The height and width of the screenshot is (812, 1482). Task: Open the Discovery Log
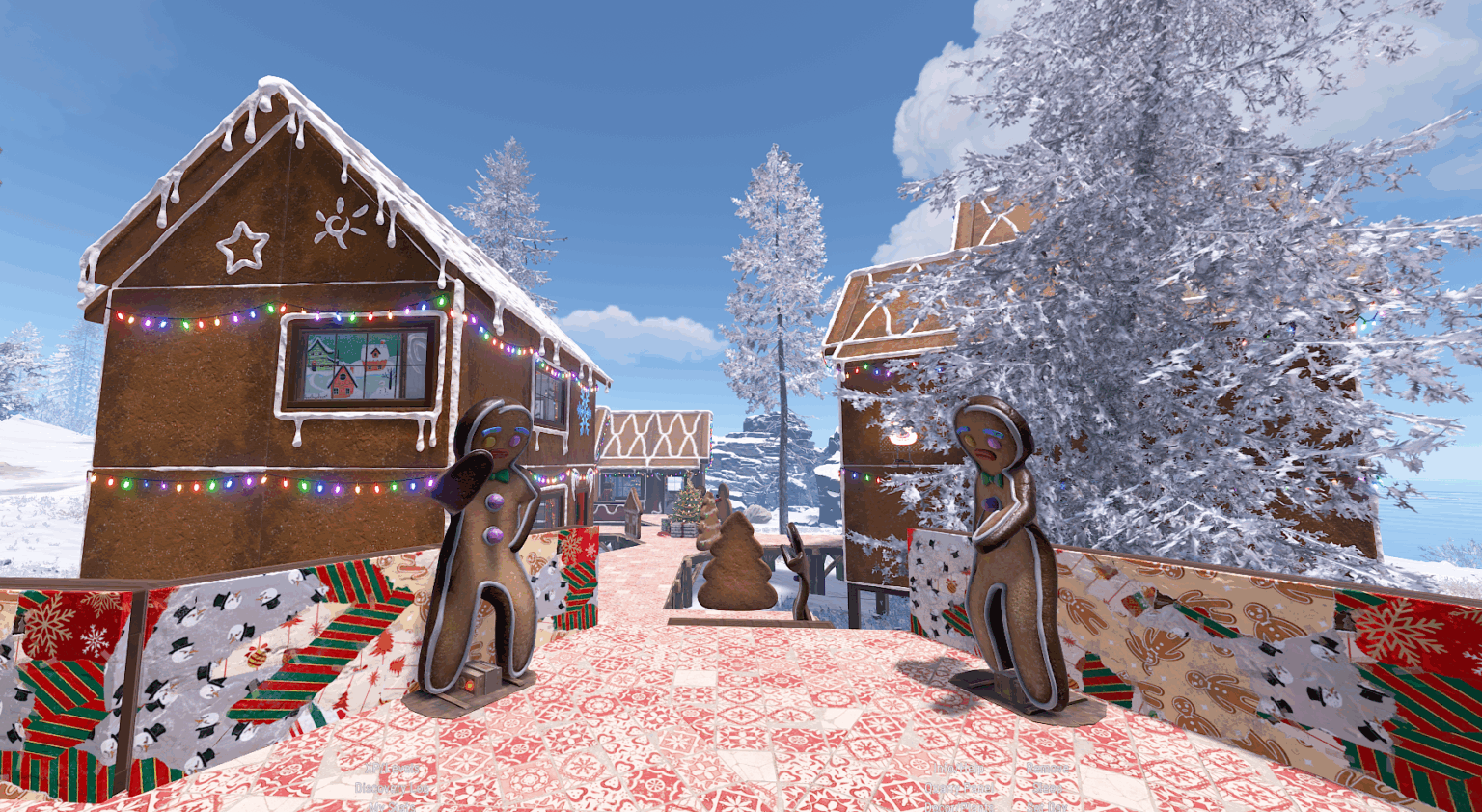tap(392, 788)
